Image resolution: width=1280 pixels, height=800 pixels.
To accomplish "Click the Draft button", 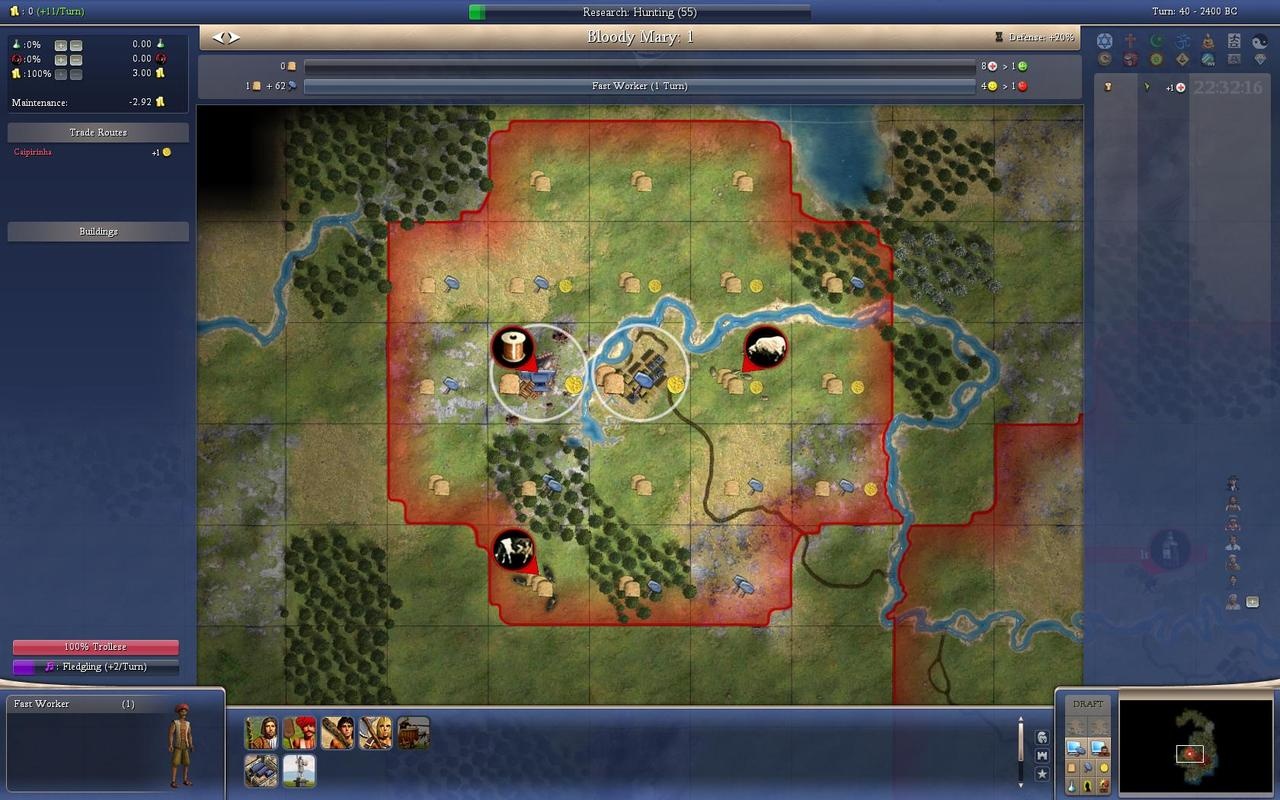I will 1088,704.
